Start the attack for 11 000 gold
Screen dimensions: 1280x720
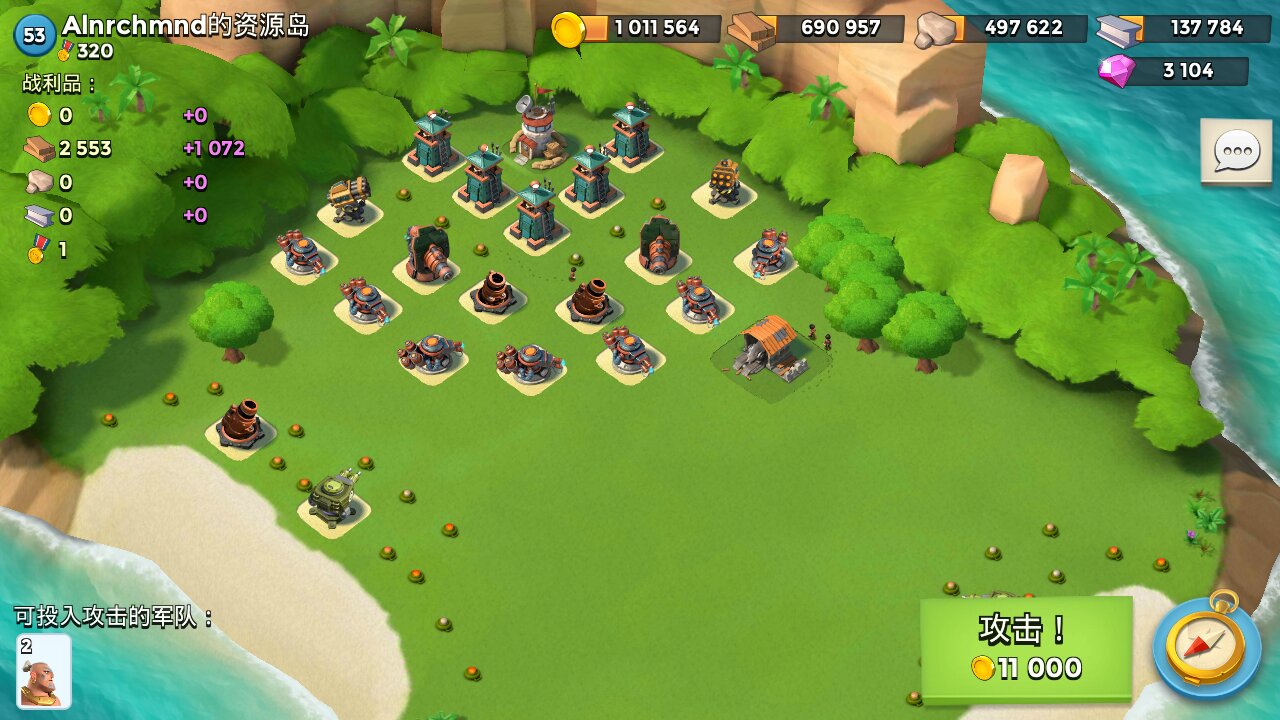click(1026, 648)
